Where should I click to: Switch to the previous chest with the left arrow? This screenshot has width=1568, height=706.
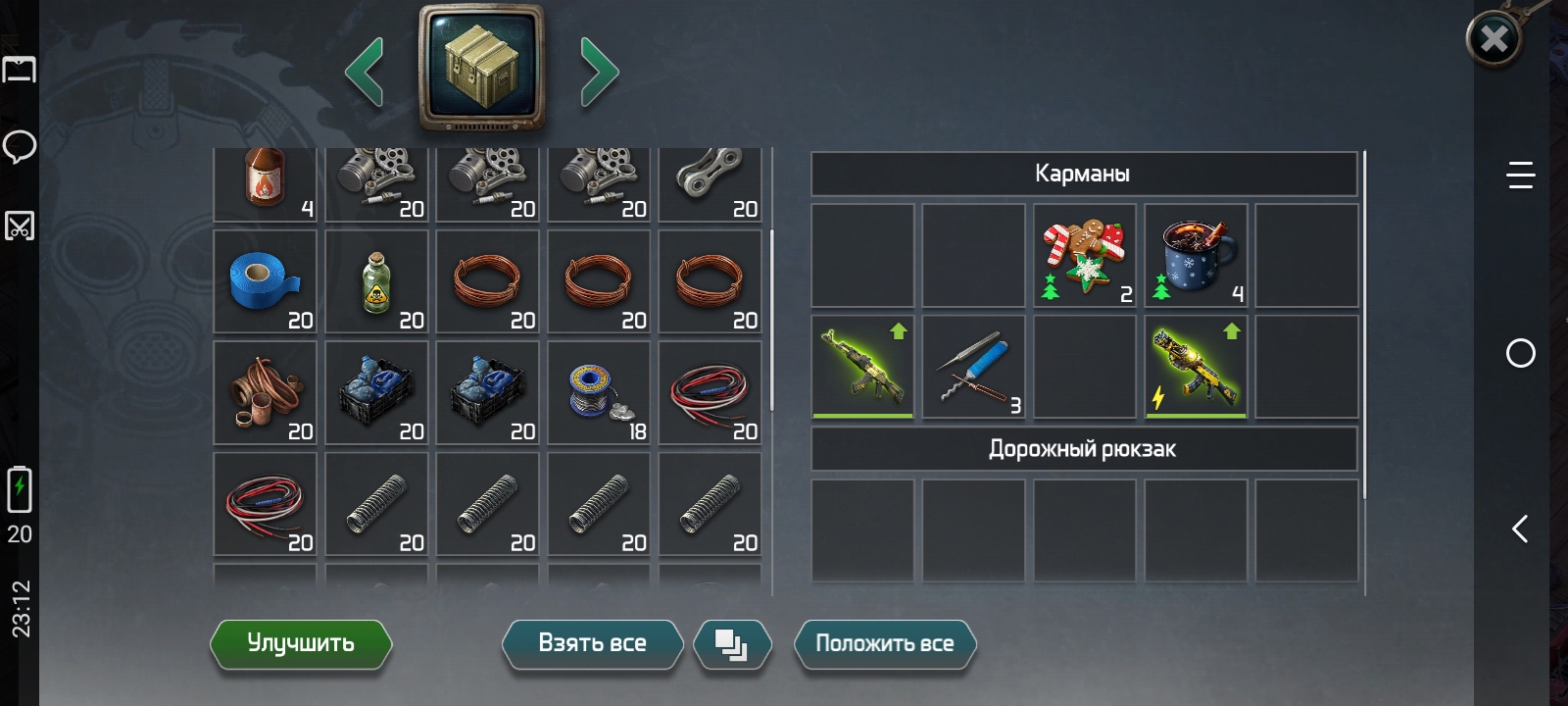(365, 71)
